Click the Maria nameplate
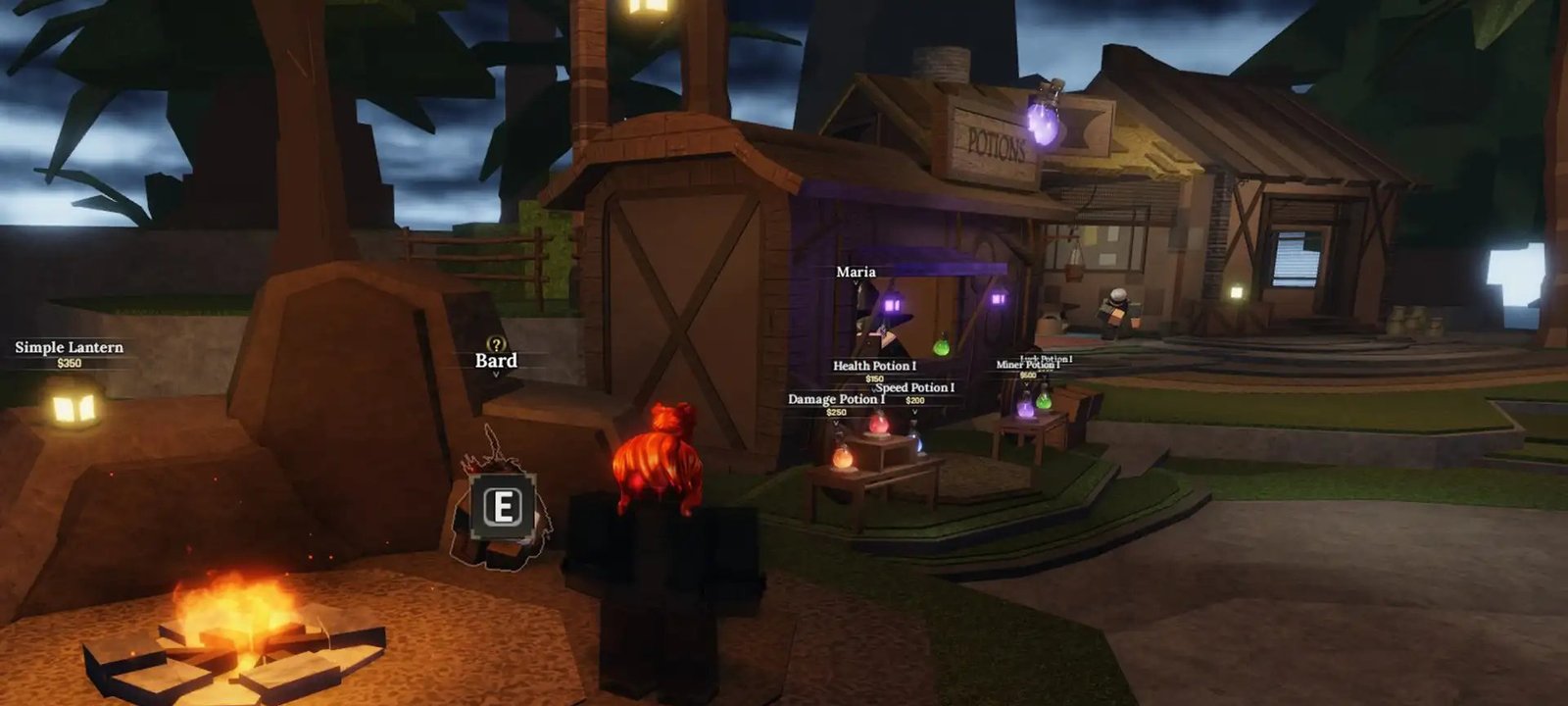The width and height of the screenshot is (1568, 706). point(856,271)
